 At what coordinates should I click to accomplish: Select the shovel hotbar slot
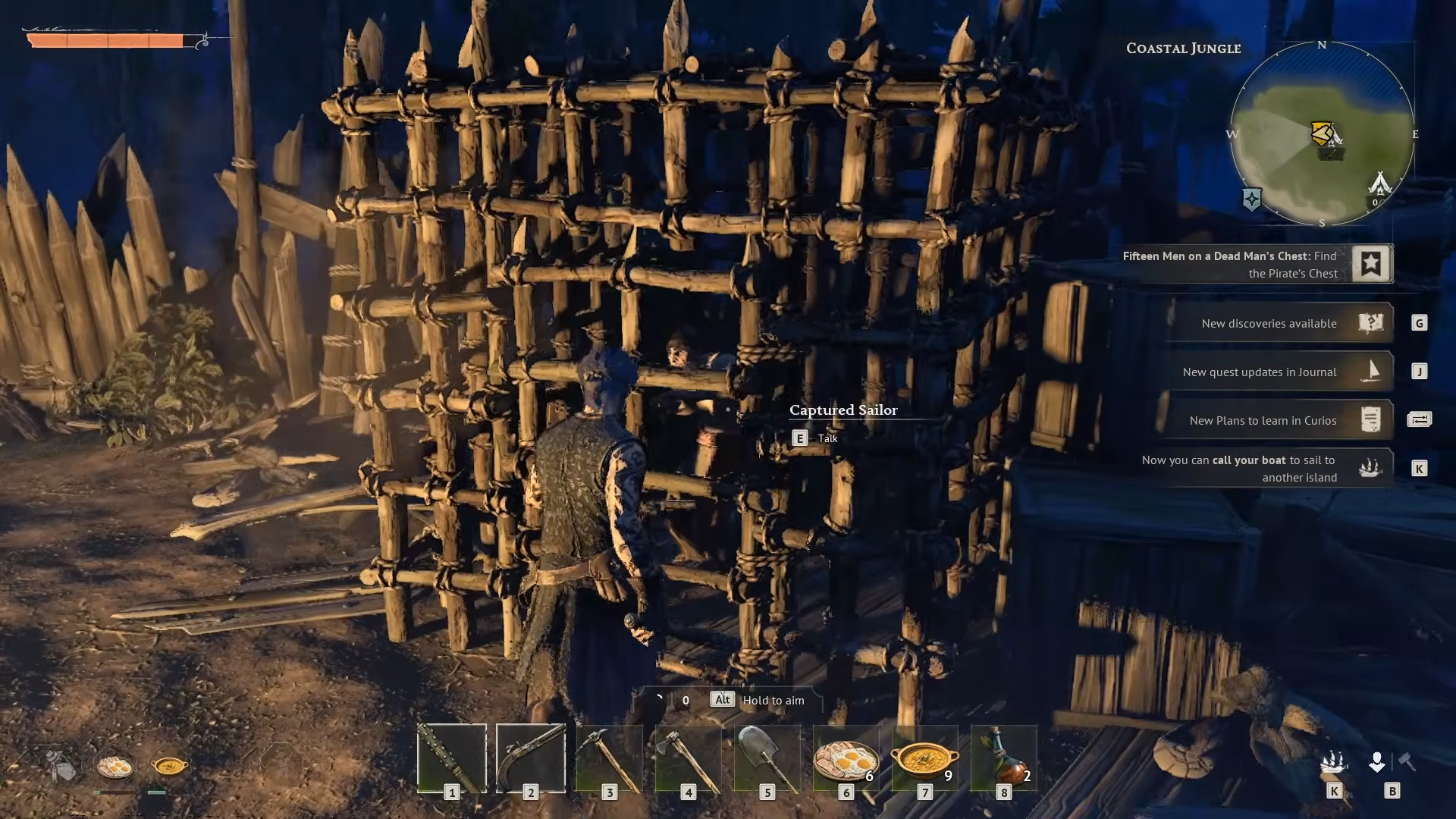pos(767,758)
